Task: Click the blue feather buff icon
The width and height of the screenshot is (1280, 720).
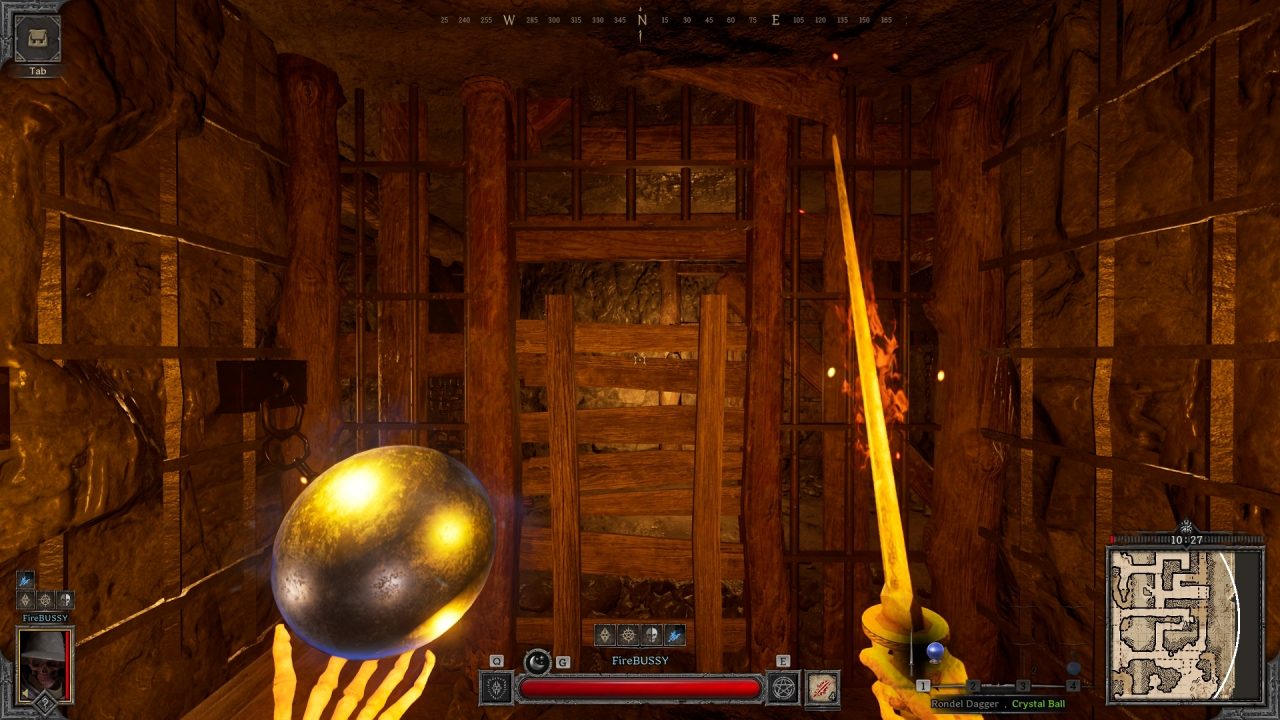Action: [674, 635]
